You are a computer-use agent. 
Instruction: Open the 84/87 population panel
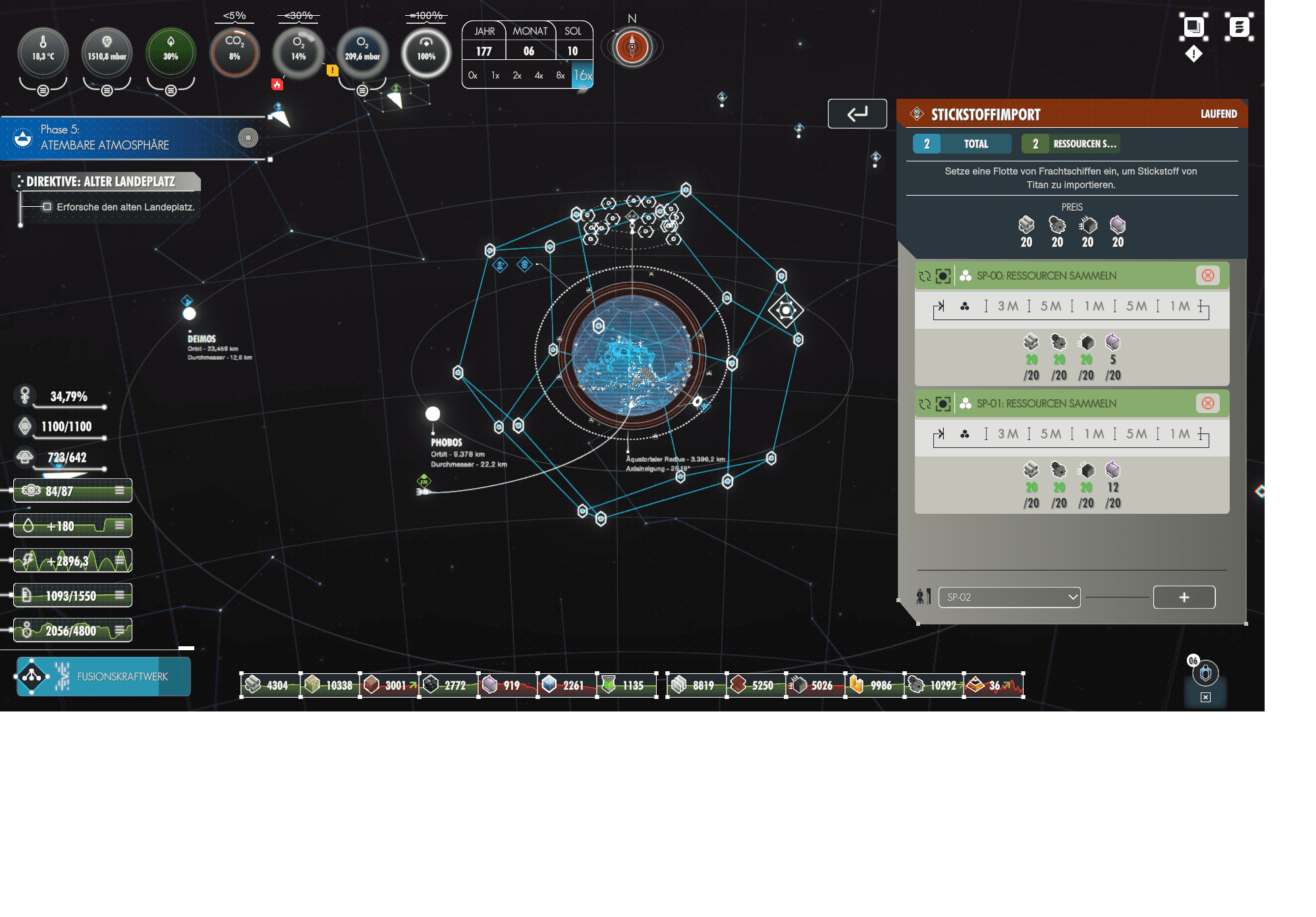pos(72,491)
